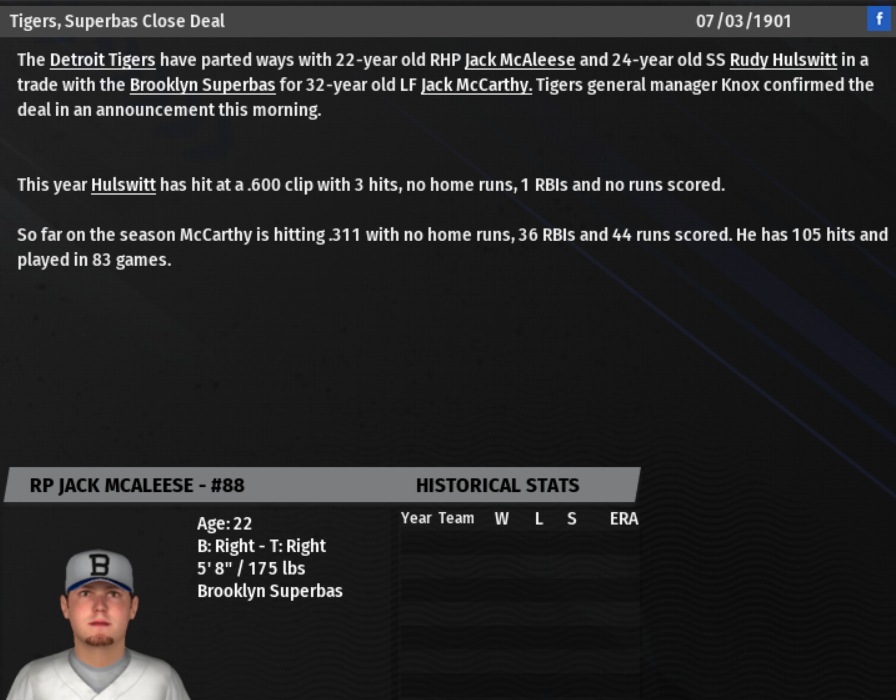Viewport: 896px width, 700px height.
Task: Click the underlined Hulswitt stats link
Action: point(123,185)
